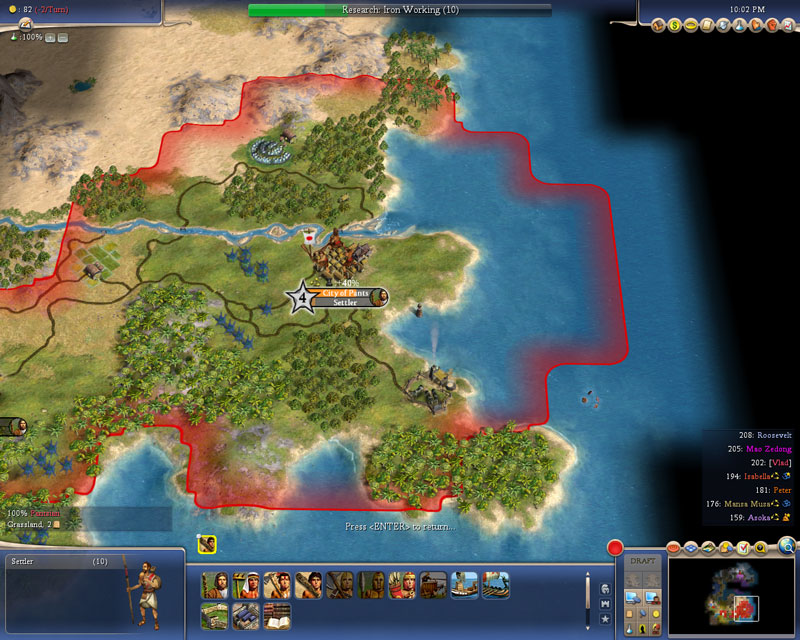The image size is (800, 640).
Task: Increase the research rate with plus button
Action: 50,37
